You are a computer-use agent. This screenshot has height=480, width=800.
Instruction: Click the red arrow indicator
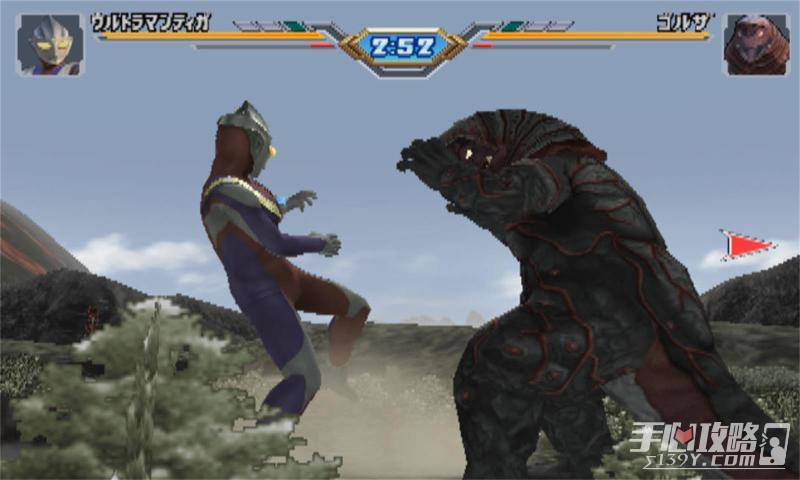point(746,245)
